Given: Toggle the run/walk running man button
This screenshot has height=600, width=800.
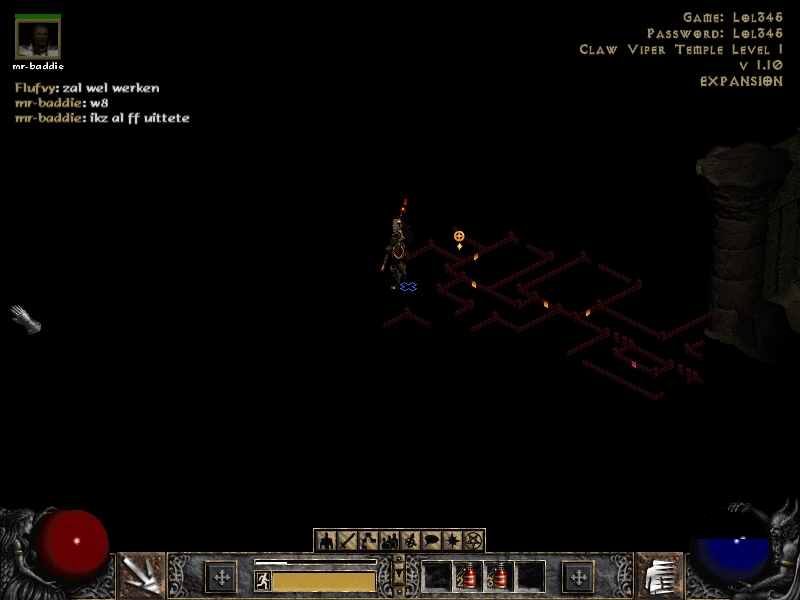Looking at the screenshot, I should tap(263, 580).
